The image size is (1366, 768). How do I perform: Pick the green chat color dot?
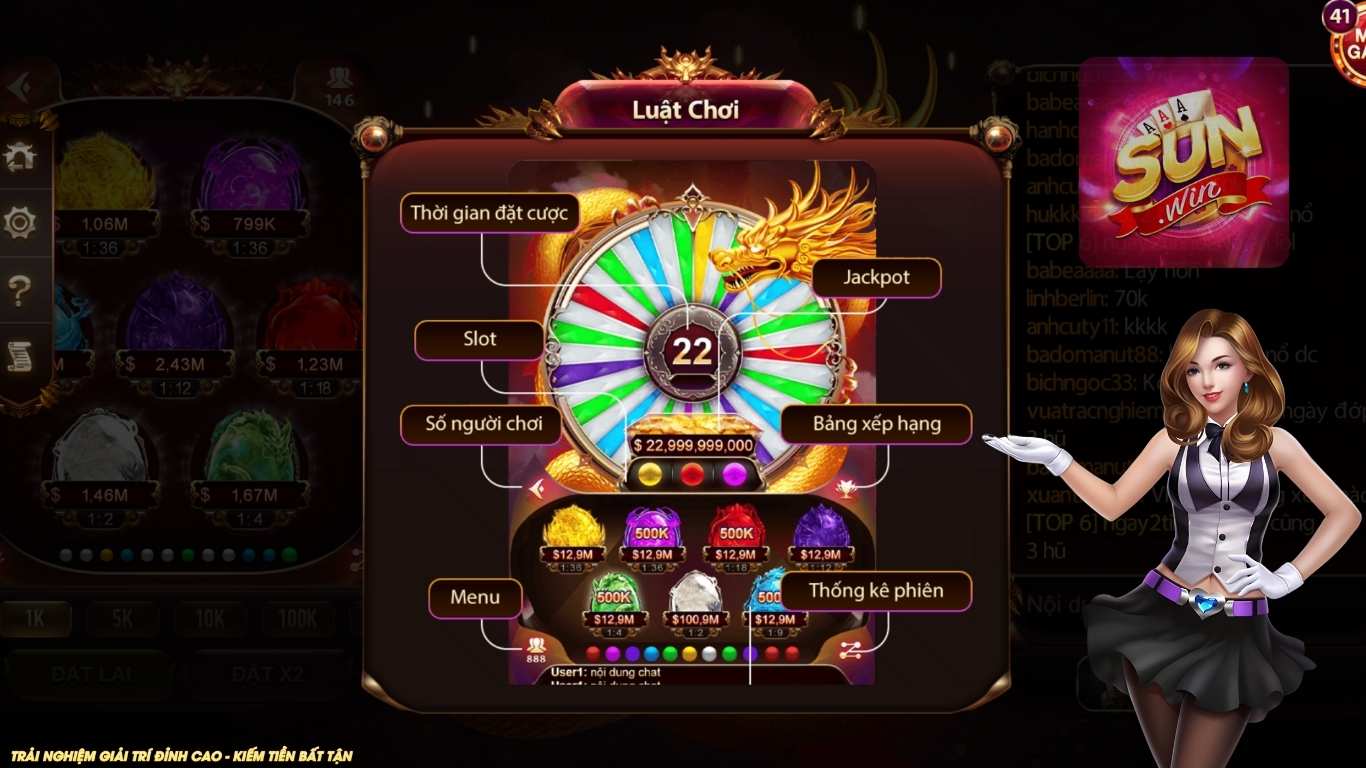(672, 653)
